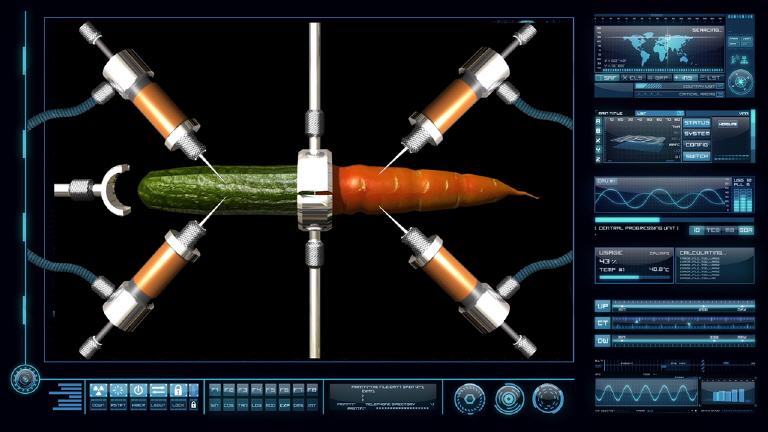Viewport: 768px width, 432px height.
Task: Toggle the large padlock Lock button
Action: click(x=178, y=391)
